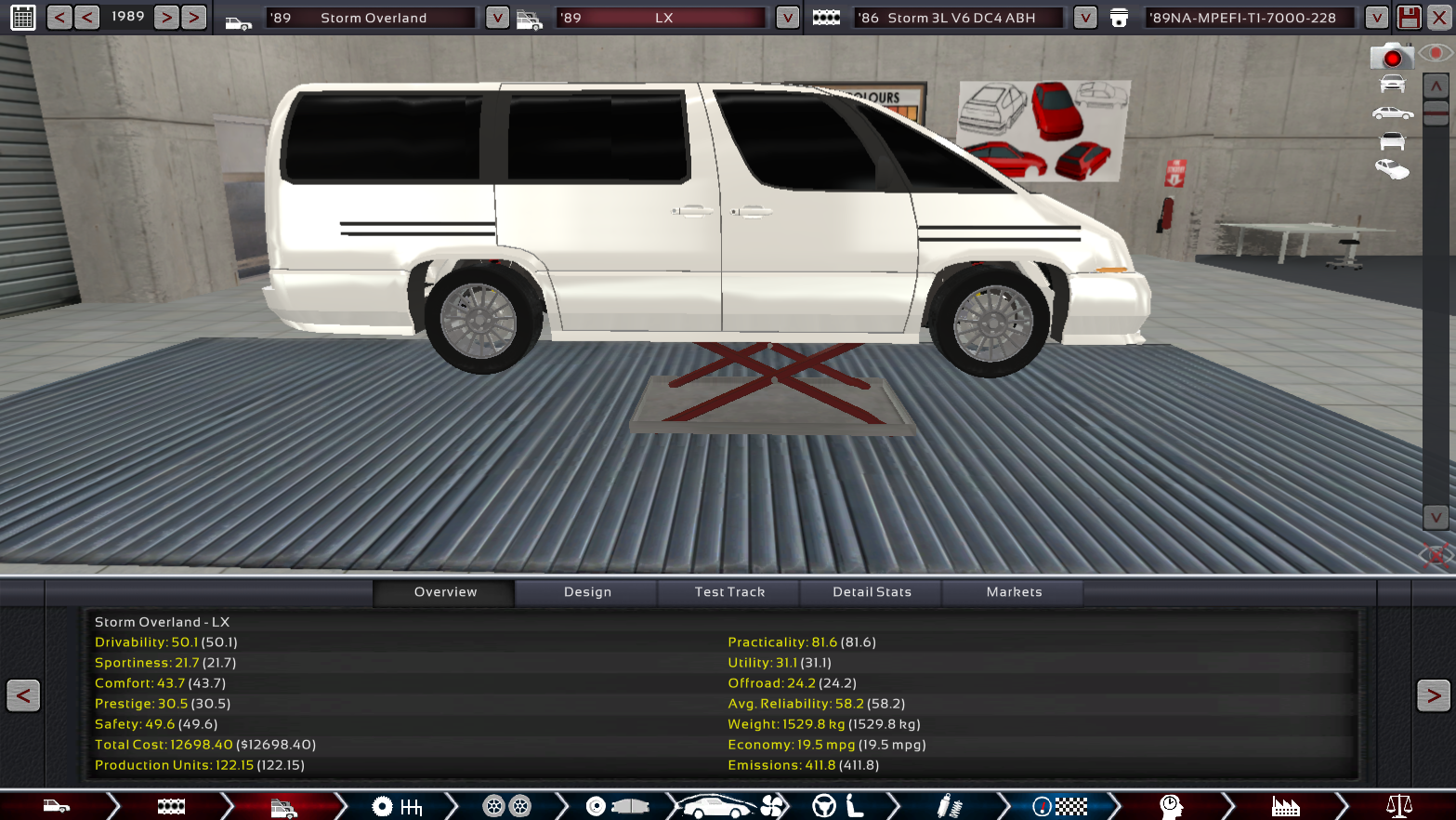Go to the next page with the right arrow

pyautogui.click(x=1433, y=695)
